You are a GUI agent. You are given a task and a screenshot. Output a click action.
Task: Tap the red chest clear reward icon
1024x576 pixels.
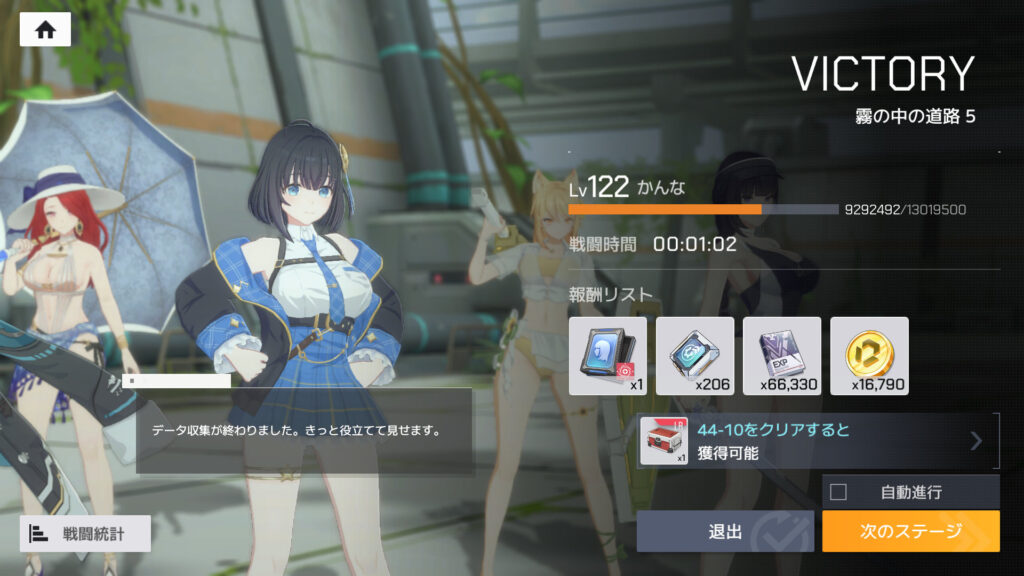pos(664,441)
